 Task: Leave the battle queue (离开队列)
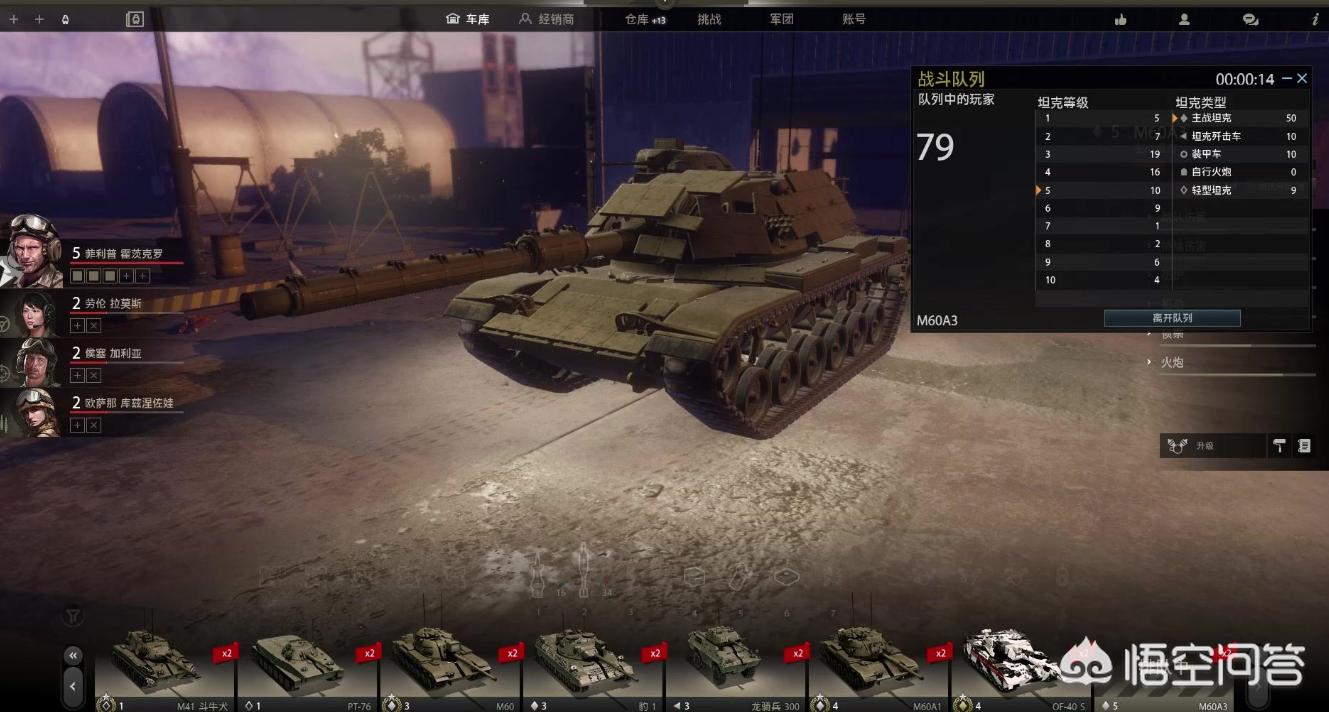pos(1172,318)
